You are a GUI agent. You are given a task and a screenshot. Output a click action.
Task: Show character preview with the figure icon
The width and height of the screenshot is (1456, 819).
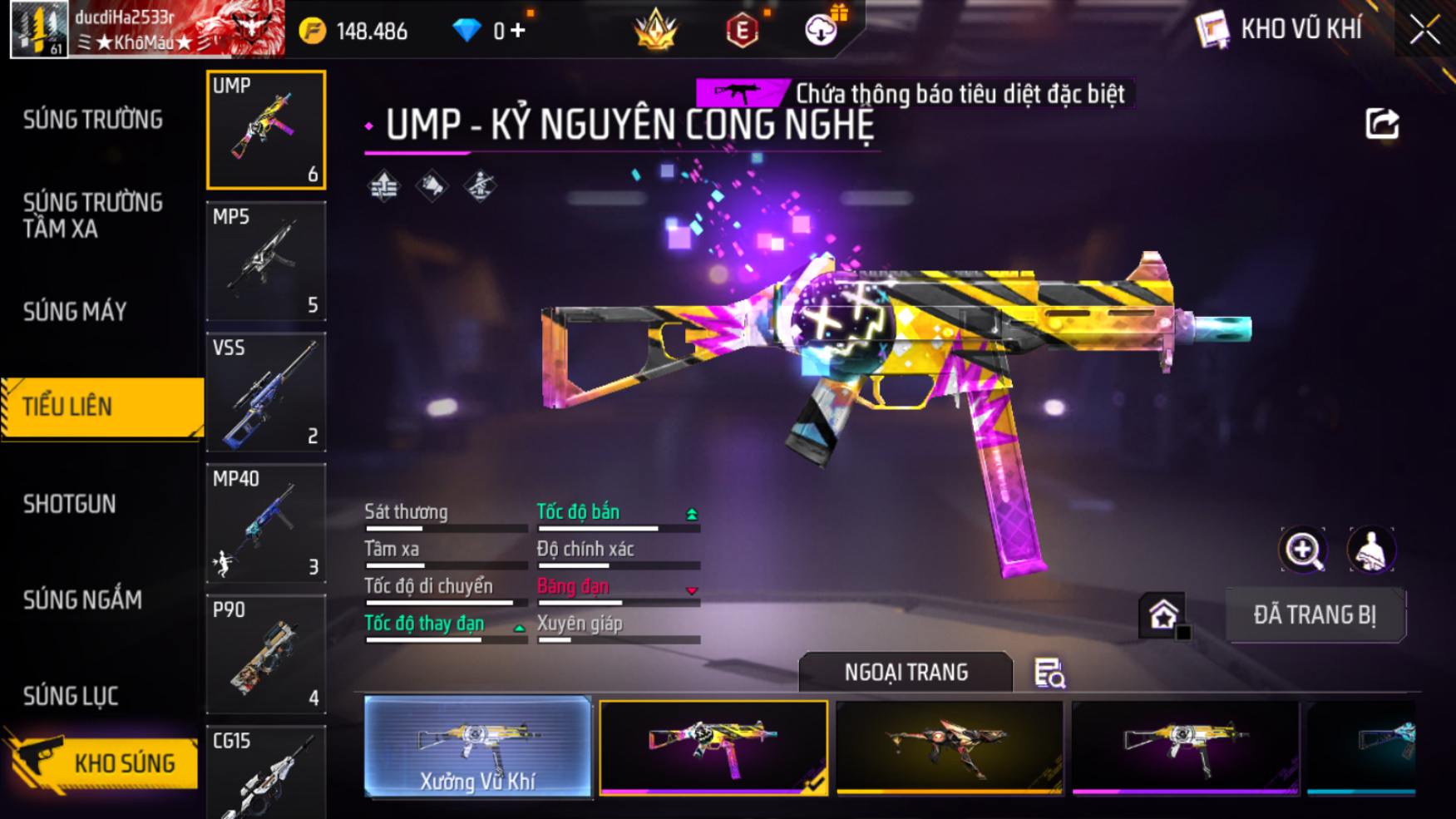1370,550
